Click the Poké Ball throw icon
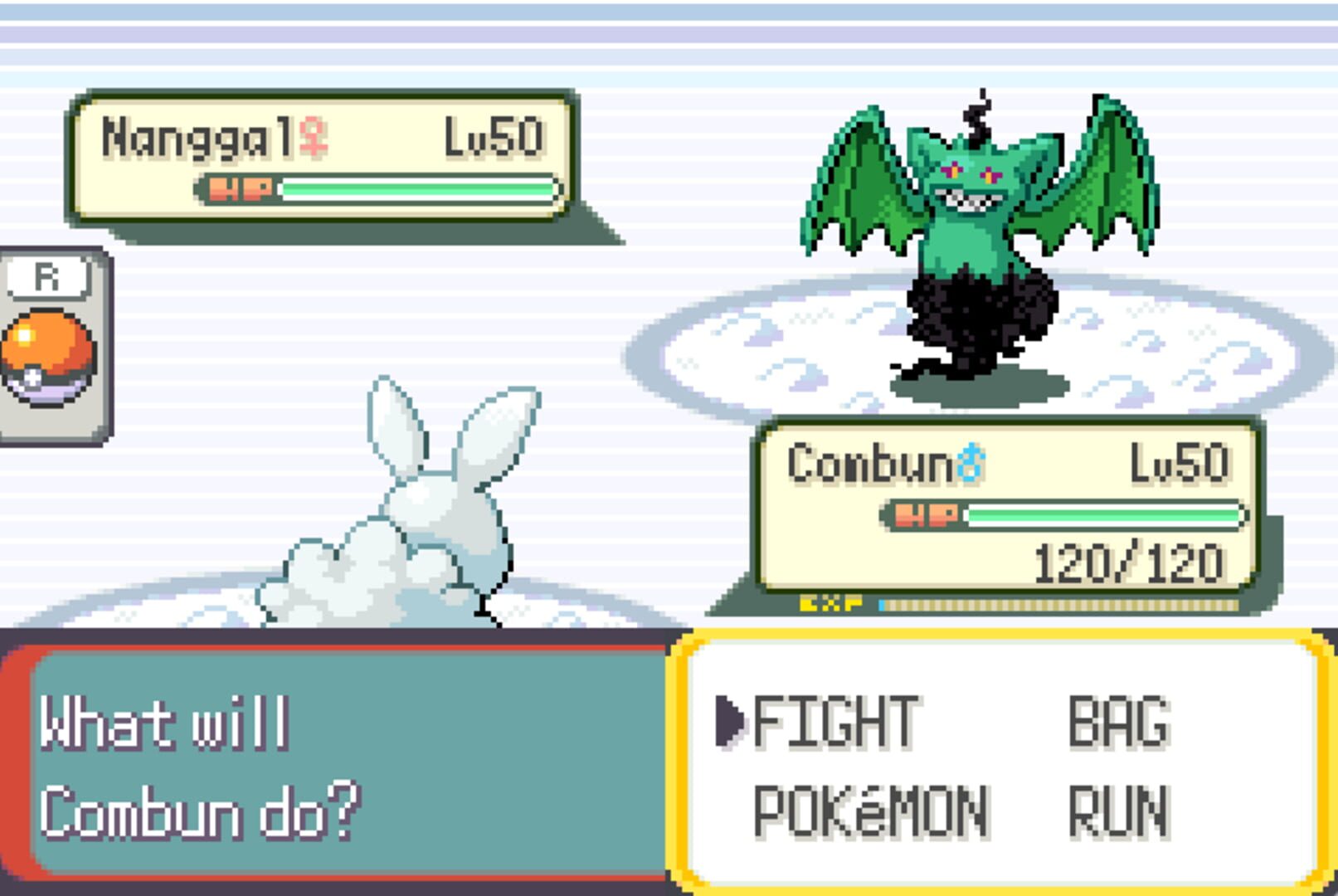Viewport: 1338px width, 896px height. tap(48, 357)
